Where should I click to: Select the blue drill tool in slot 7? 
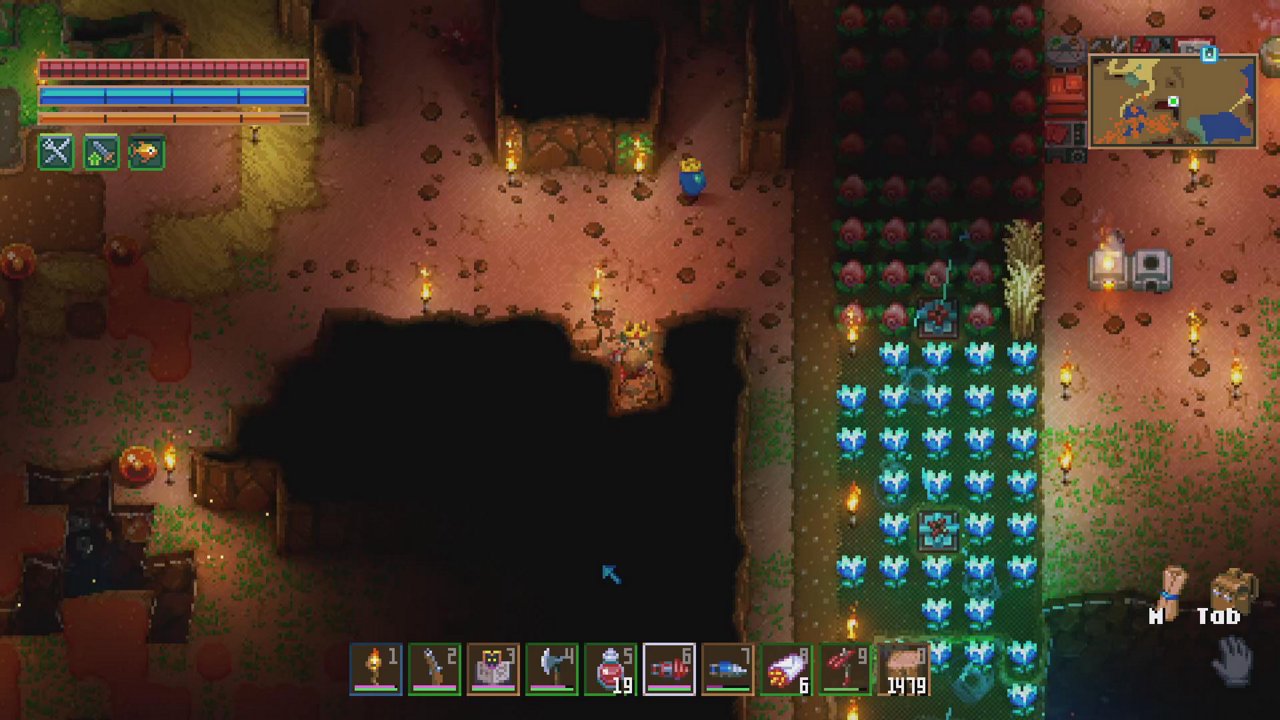(727, 668)
